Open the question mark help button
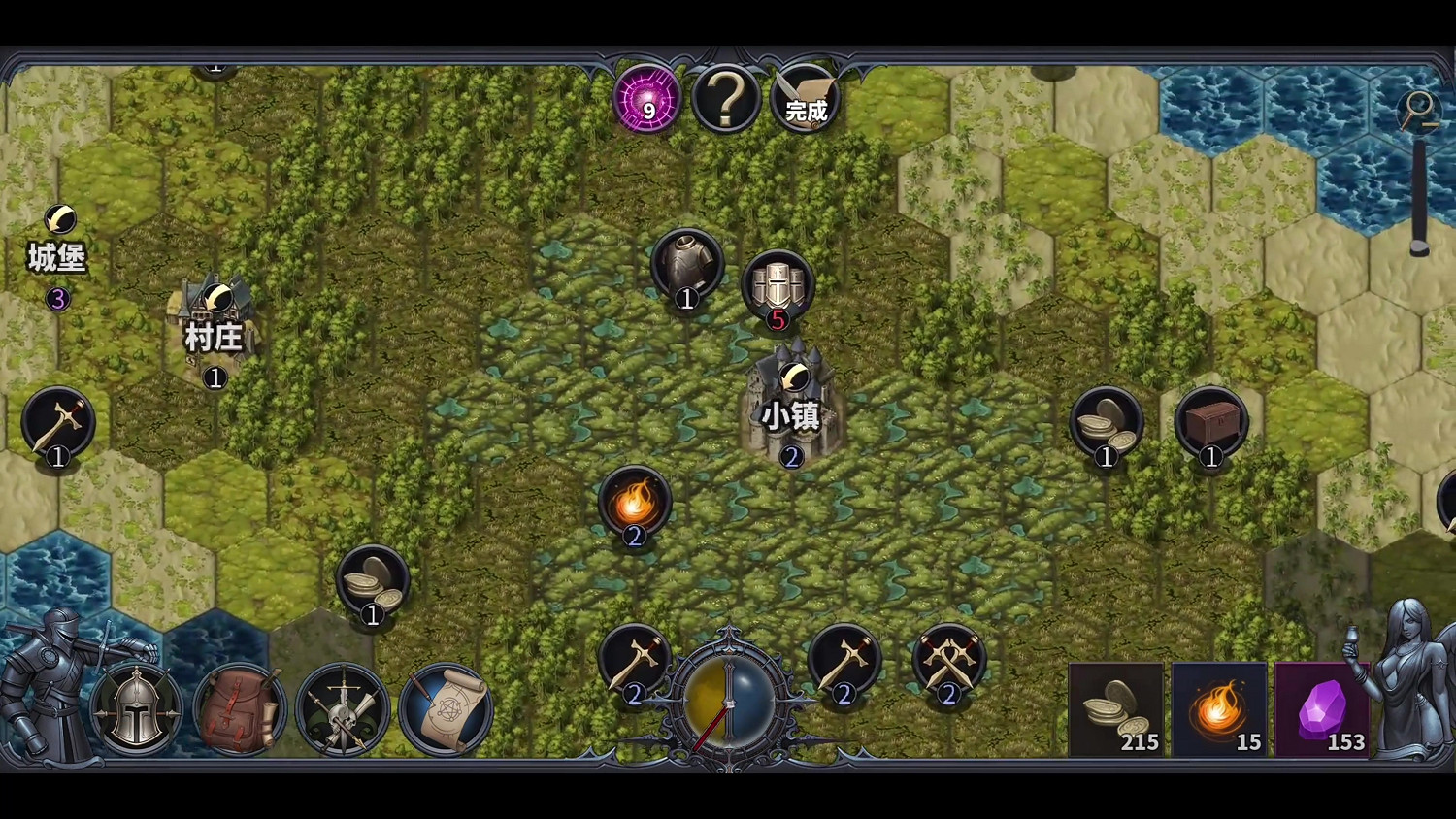1456x819 pixels. tap(726, 97)
